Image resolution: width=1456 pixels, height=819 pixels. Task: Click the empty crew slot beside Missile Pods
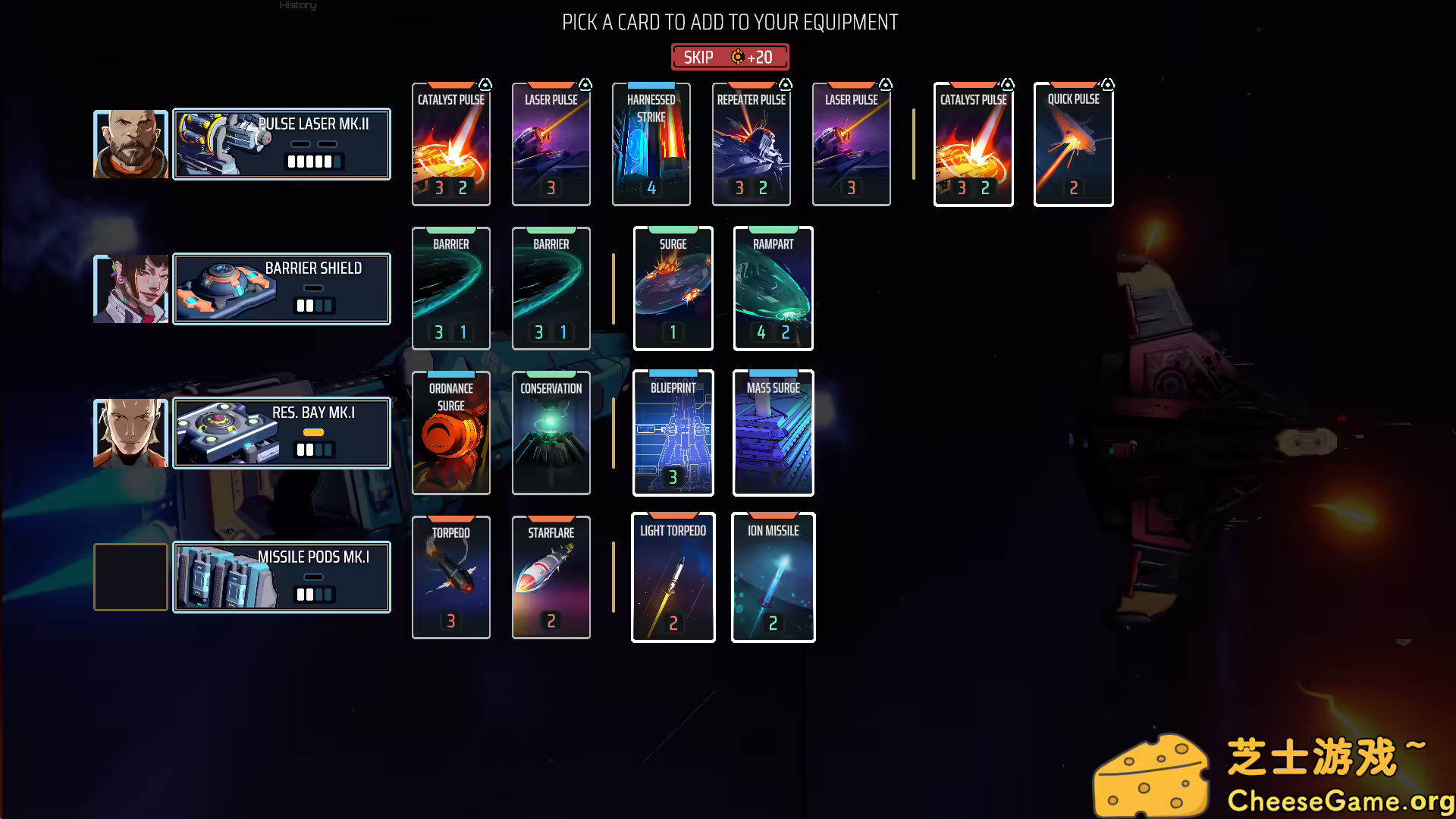(130, 576)
